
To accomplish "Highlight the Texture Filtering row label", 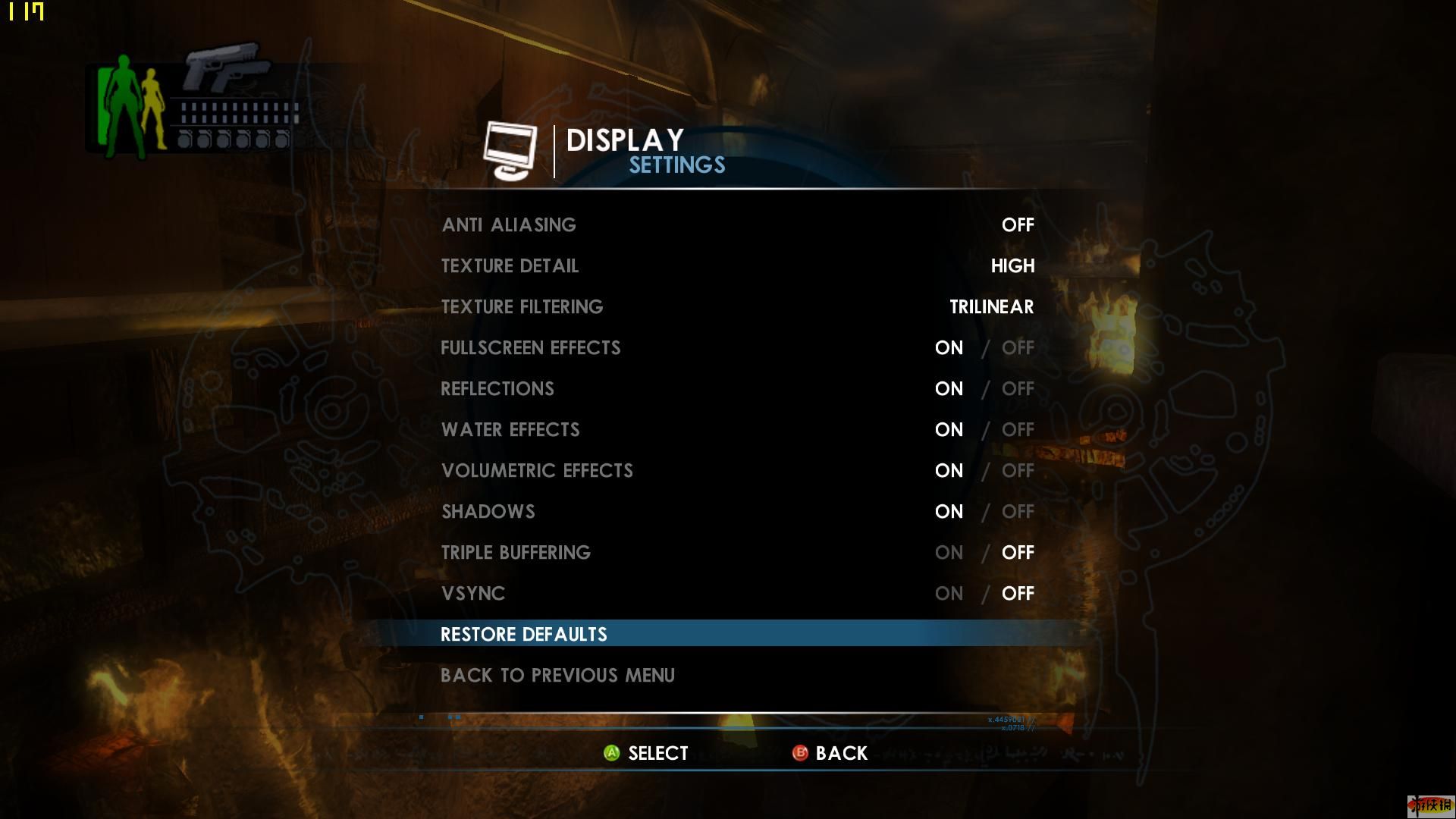I will point(522,307).
